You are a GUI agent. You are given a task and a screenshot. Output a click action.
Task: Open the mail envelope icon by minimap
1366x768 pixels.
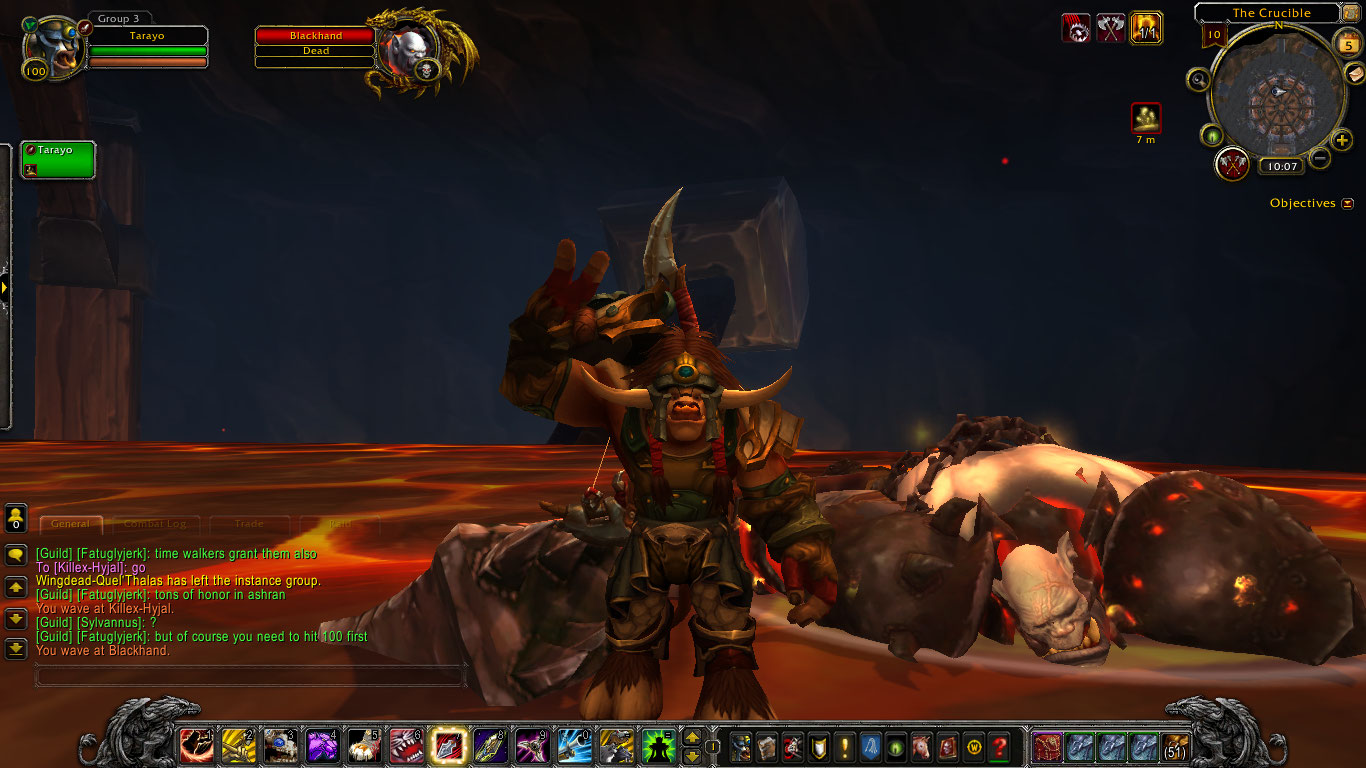1354,74
